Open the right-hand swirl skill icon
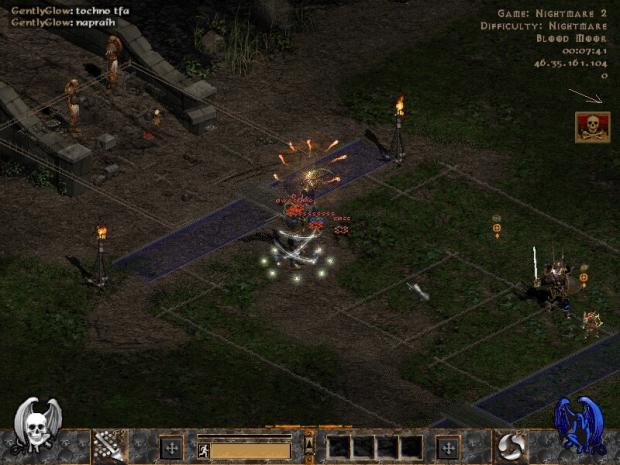Viewport: 620px width, 465px height. click(511, 445)
